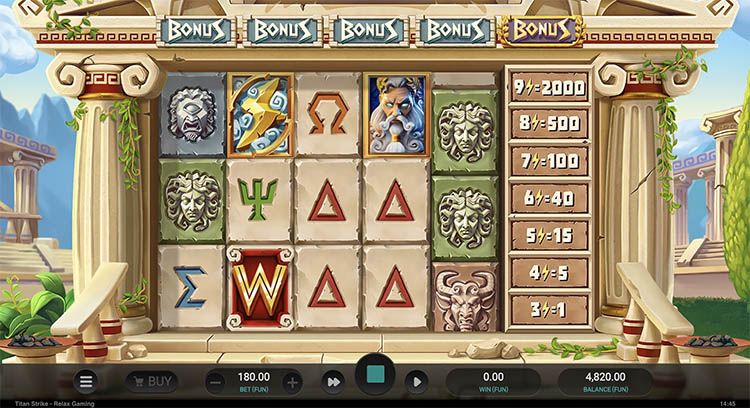This screenshot has width=750, height=408.
Task: Increase the bet with the plus button
Action: tap(292, 381)
